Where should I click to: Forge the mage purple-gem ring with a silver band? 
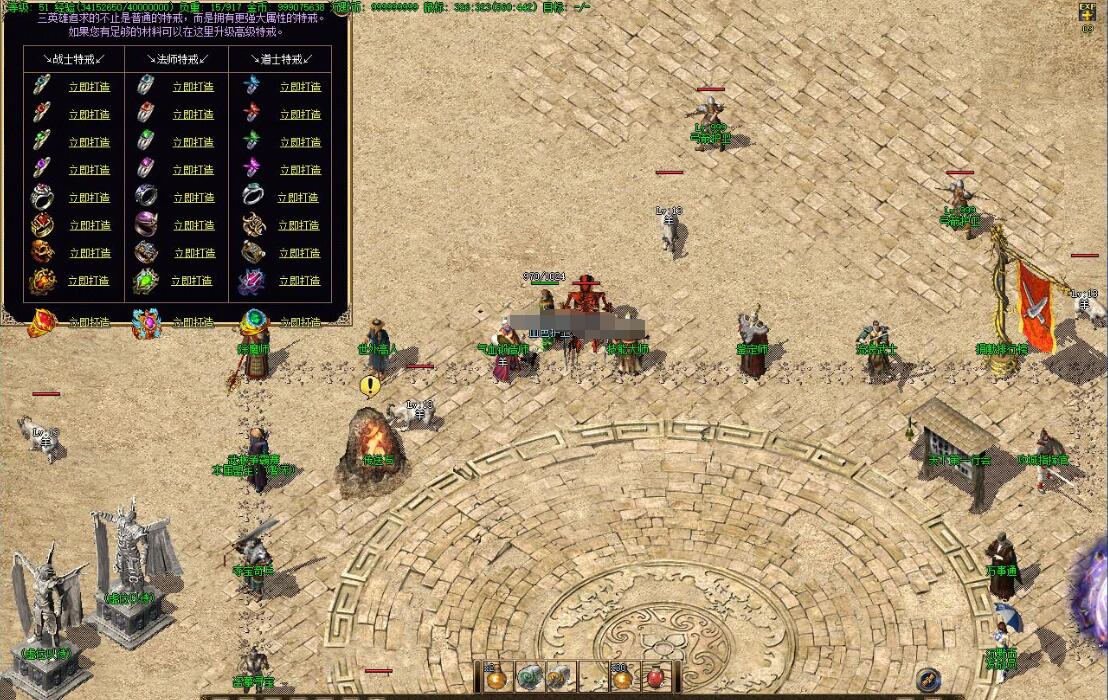coord(193,170)
